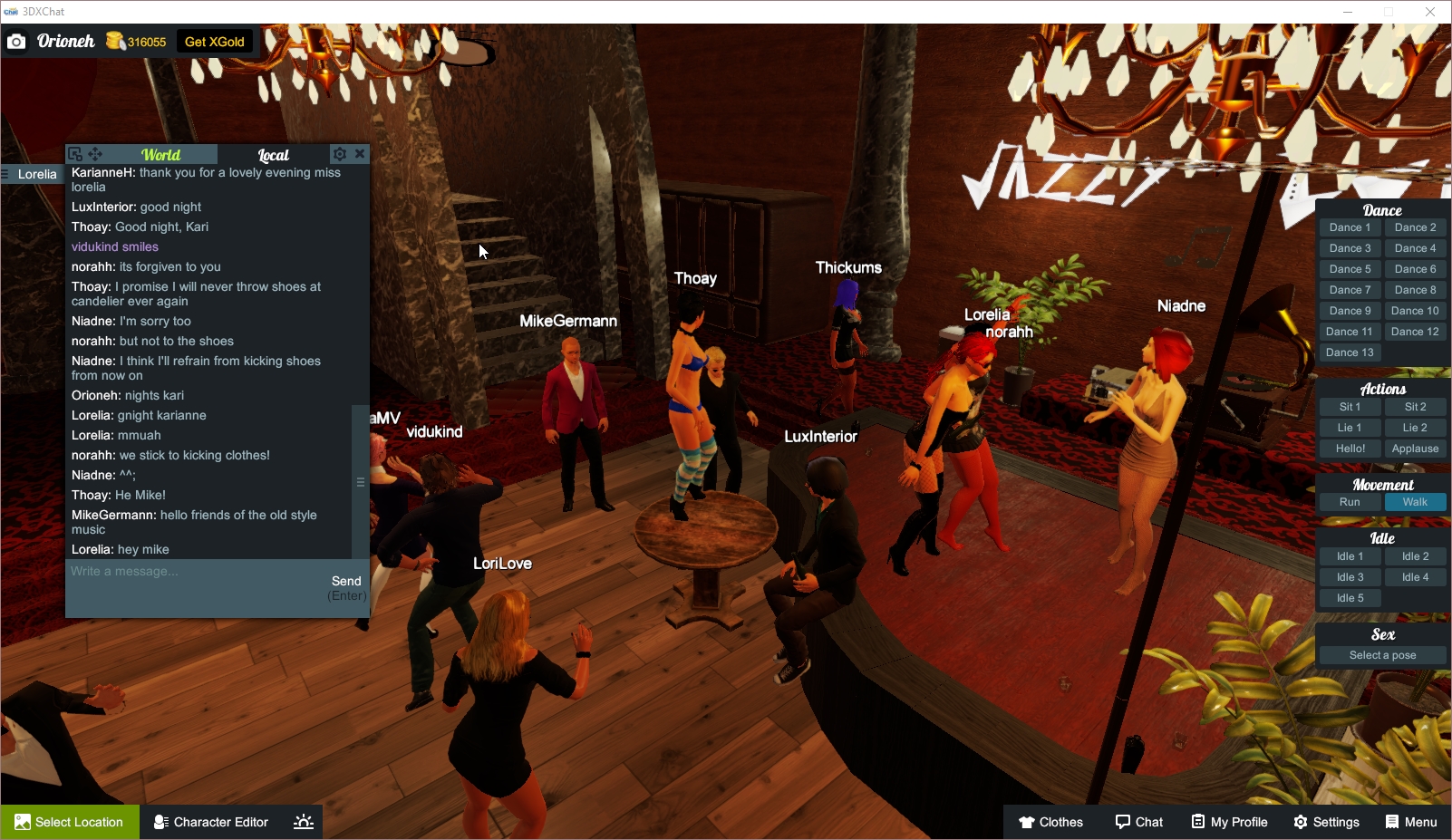Open the Clothes panel
This screenshot has width=1452, height=840.
click(x=1051, y=822)
